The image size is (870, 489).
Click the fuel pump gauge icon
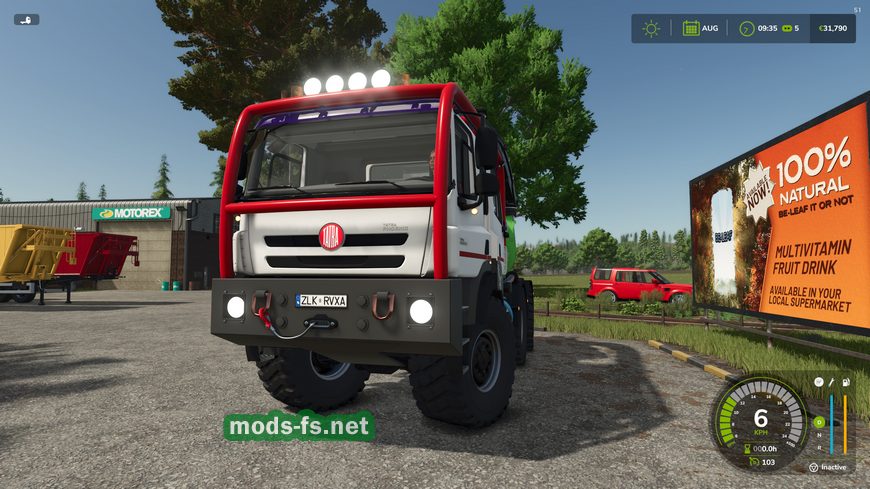coord(846,382)
